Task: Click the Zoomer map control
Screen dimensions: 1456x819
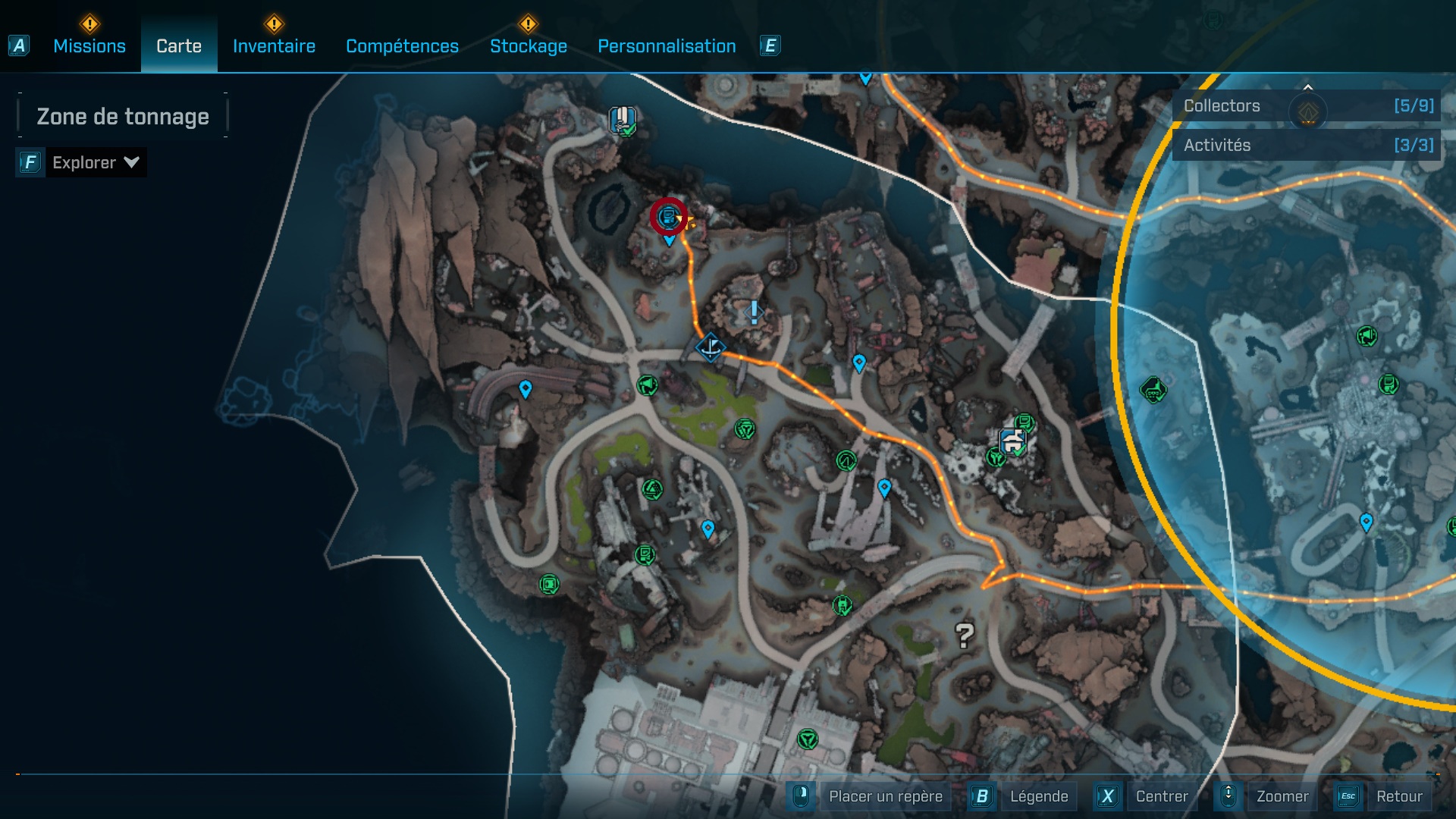Action: [x=1282, y=796]
